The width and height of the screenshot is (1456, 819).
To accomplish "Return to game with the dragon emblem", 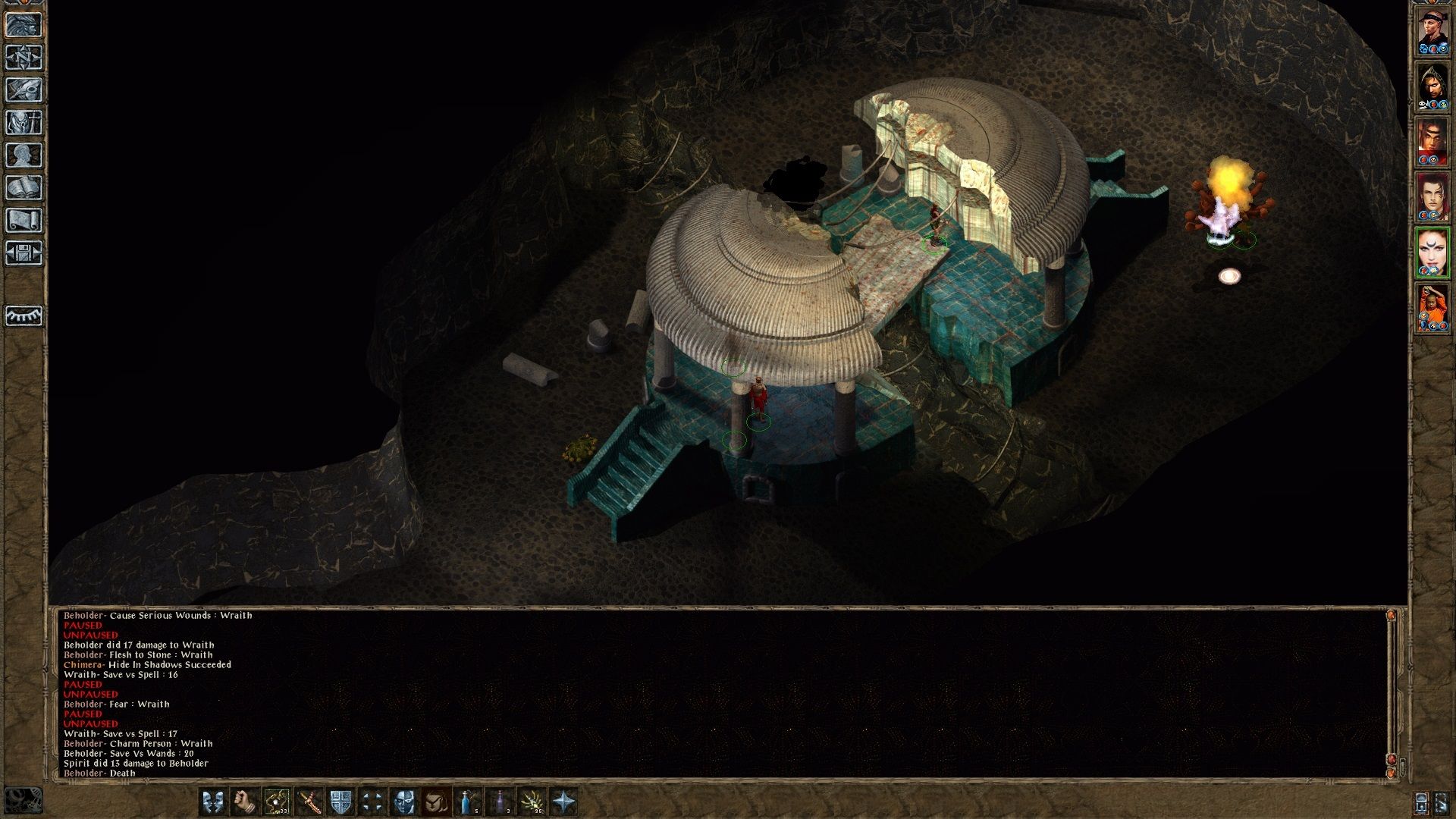I will tap(24, 24).
